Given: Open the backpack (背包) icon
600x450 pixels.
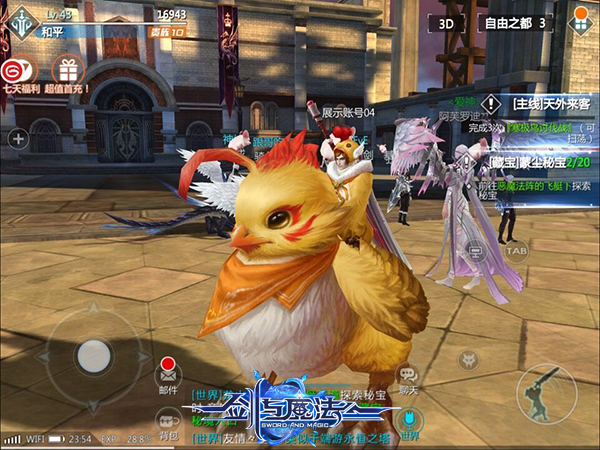Looking at the screenshot, I should [168, 420].
